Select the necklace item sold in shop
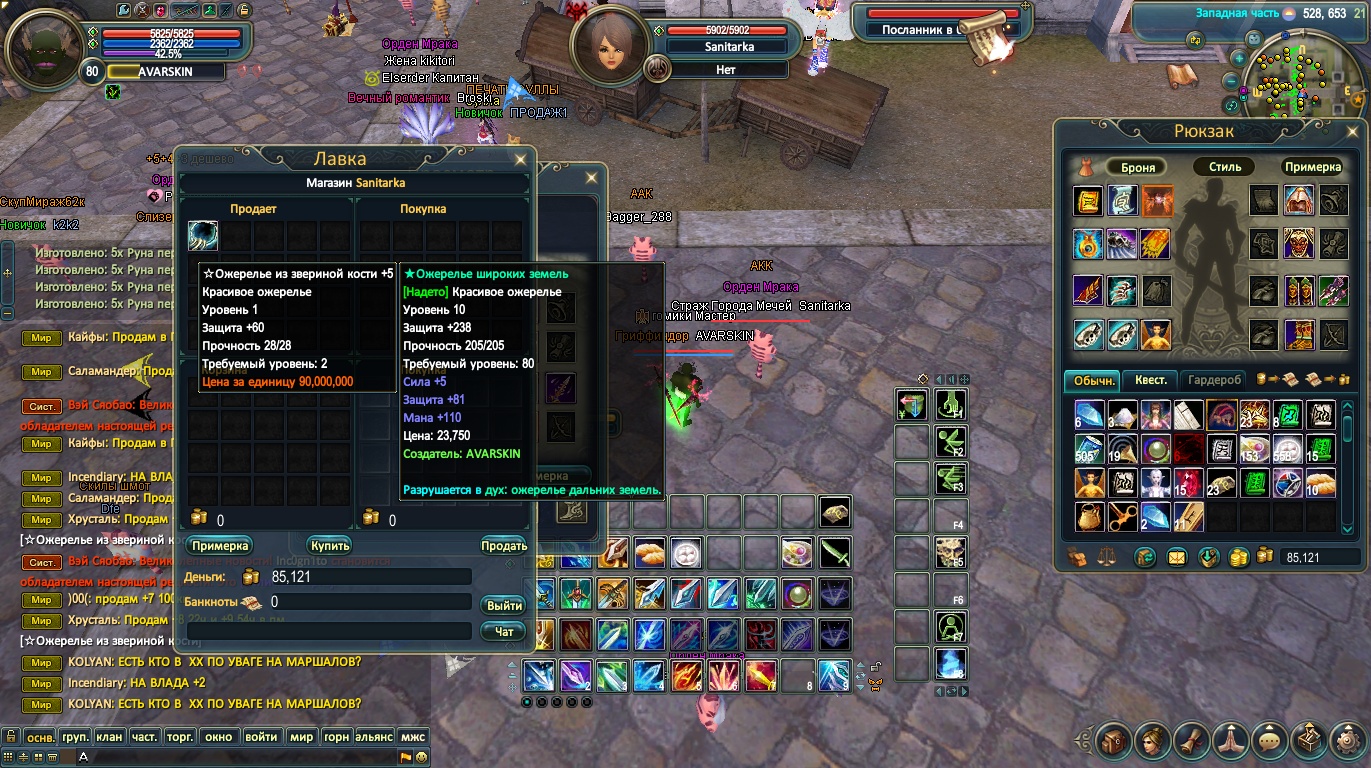This screenshot has width=1371, height=768. (x=203, y=237)
